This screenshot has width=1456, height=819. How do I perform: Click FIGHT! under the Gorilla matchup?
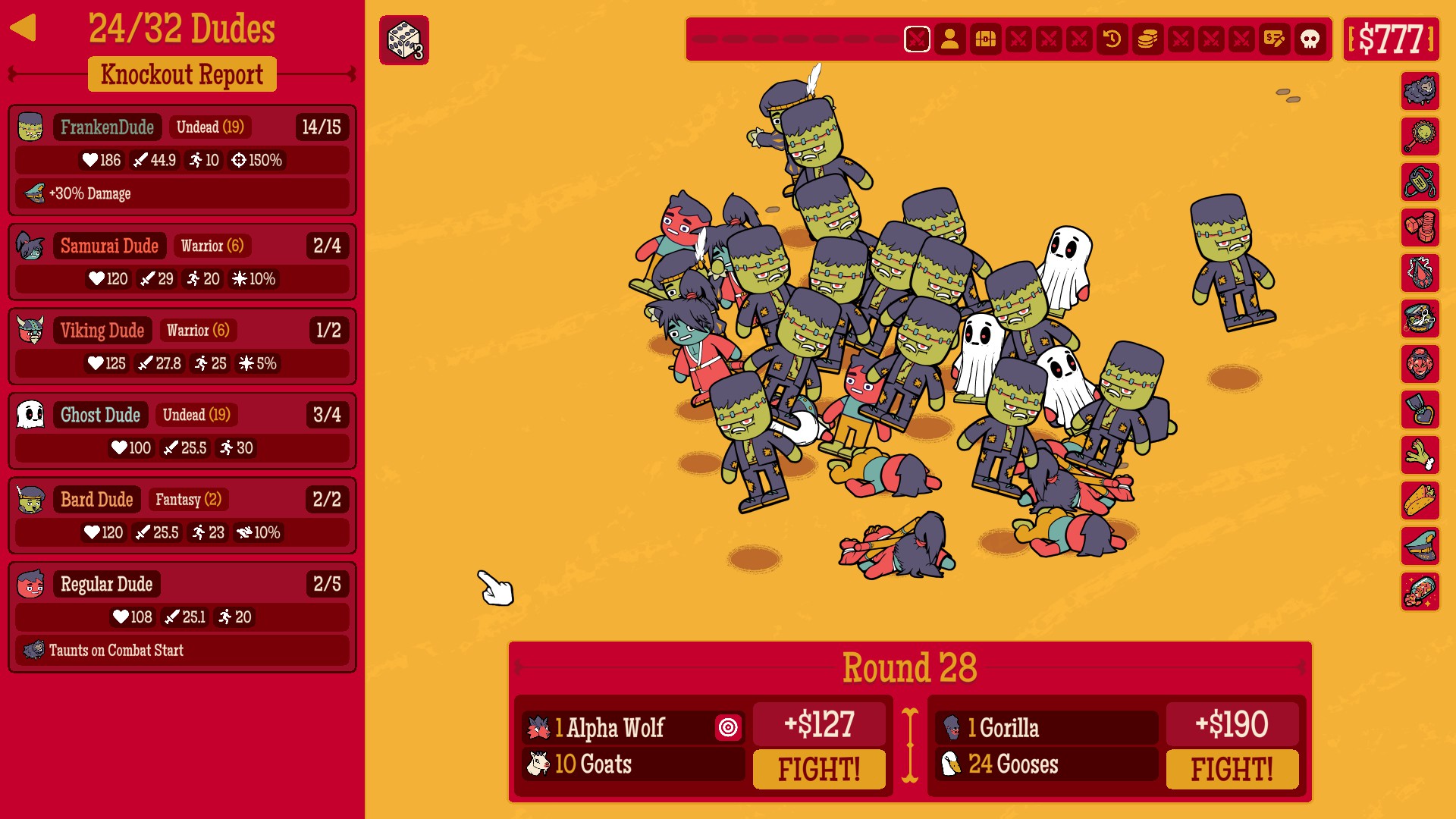(1232, 768)
